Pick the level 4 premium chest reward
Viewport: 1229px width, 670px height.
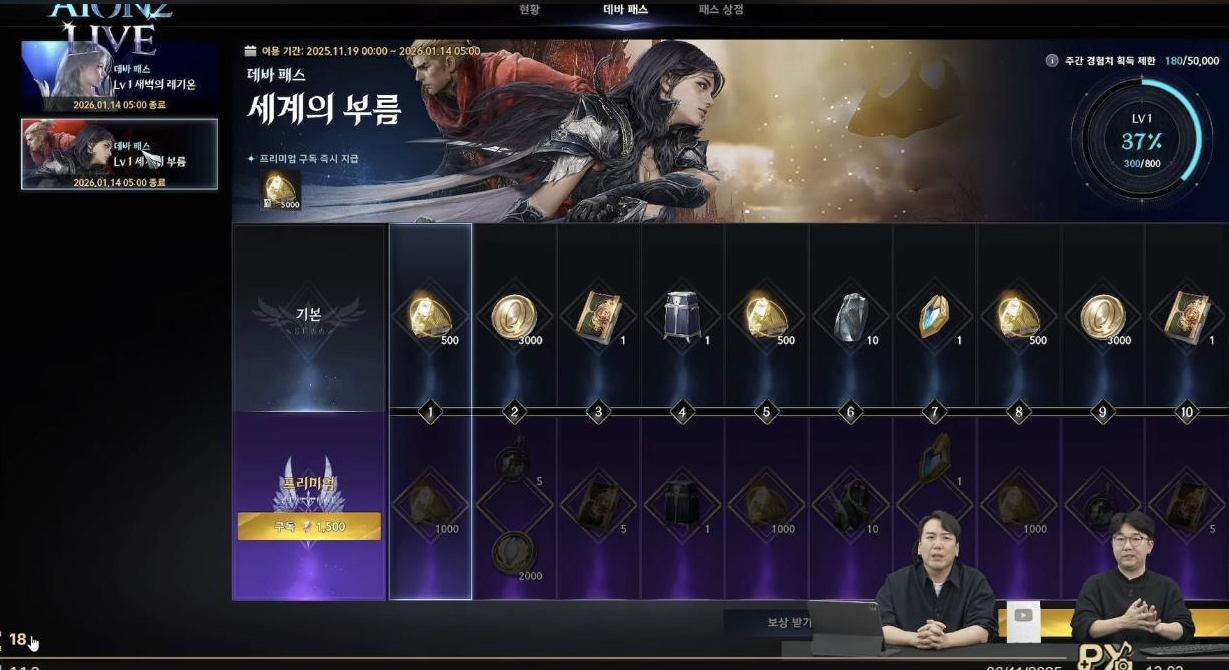(x=682, y=505)
